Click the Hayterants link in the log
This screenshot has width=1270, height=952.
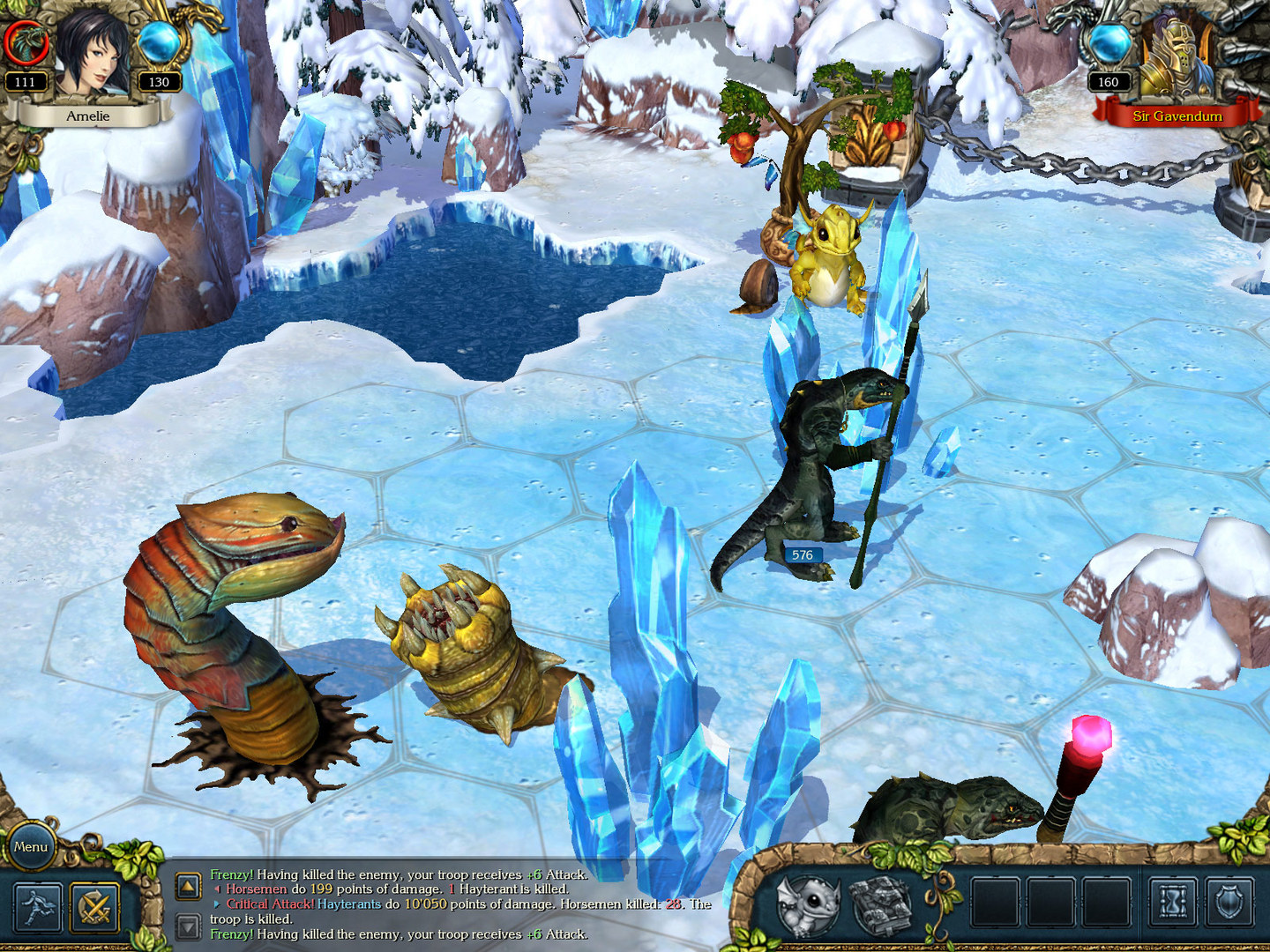click(x=350, y=904)
